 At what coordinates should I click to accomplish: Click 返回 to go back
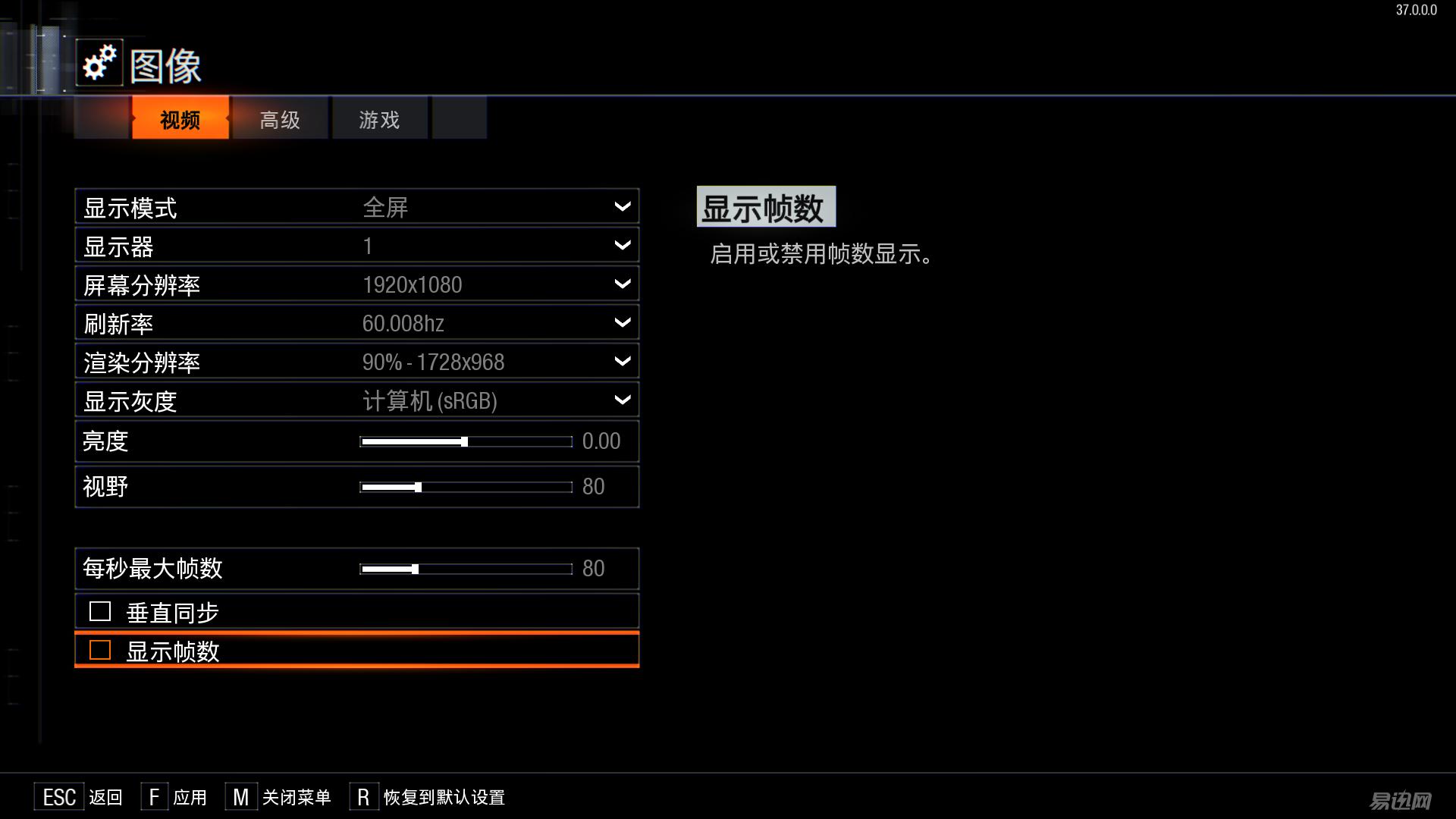[x=106, y=798]
